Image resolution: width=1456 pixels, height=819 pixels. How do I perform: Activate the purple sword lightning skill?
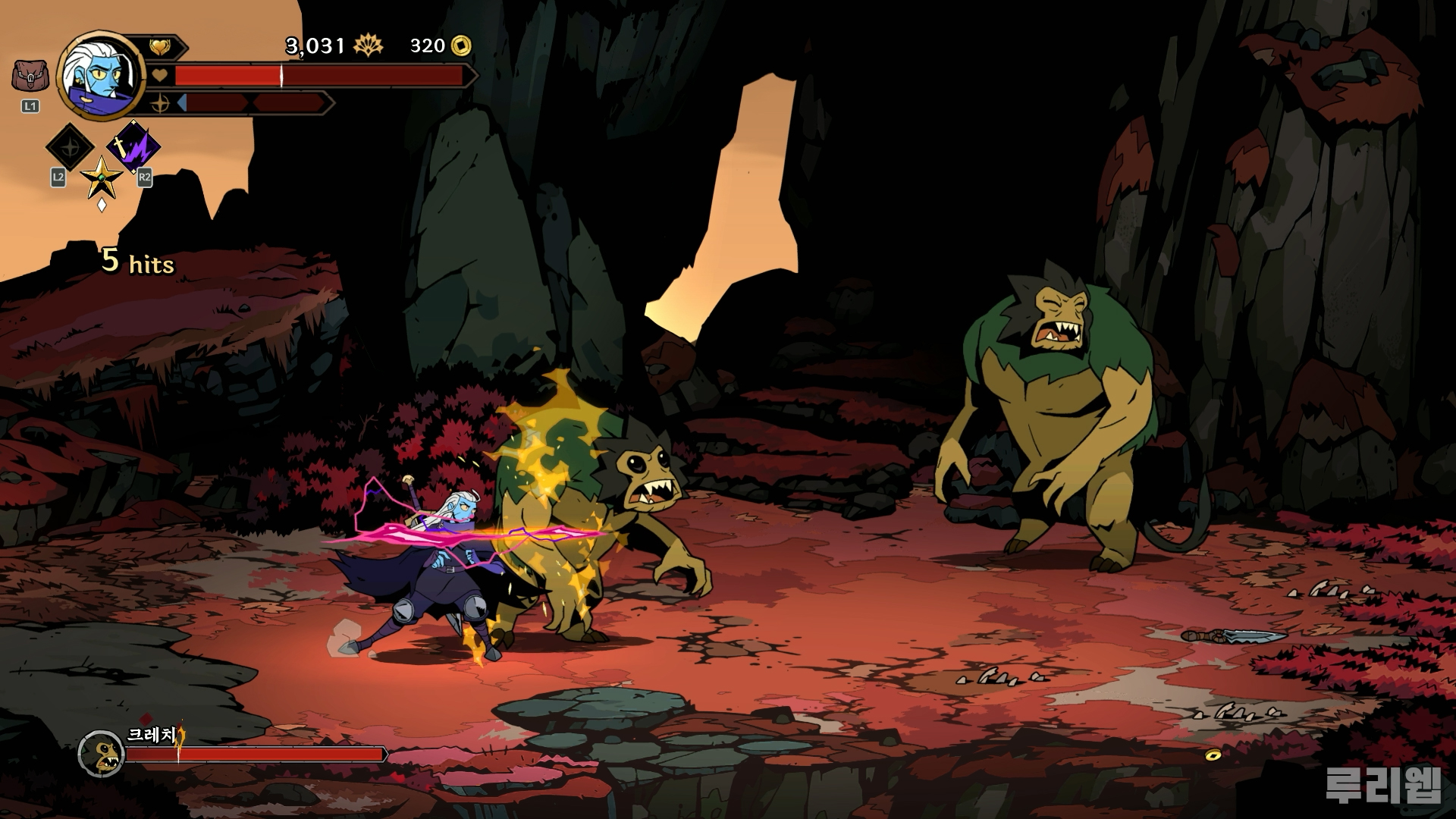[x=133, y=147]
